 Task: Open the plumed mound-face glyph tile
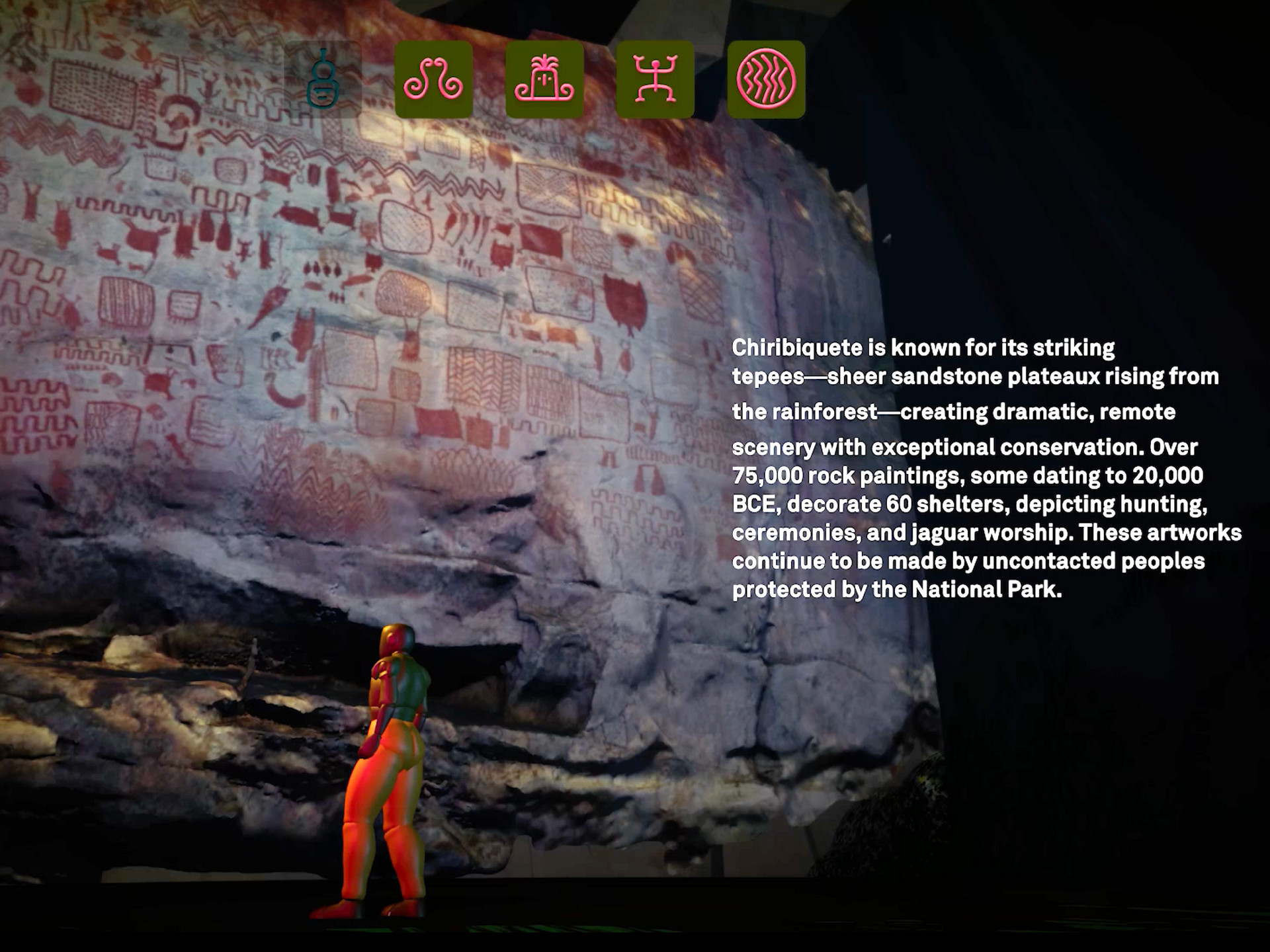544,80
